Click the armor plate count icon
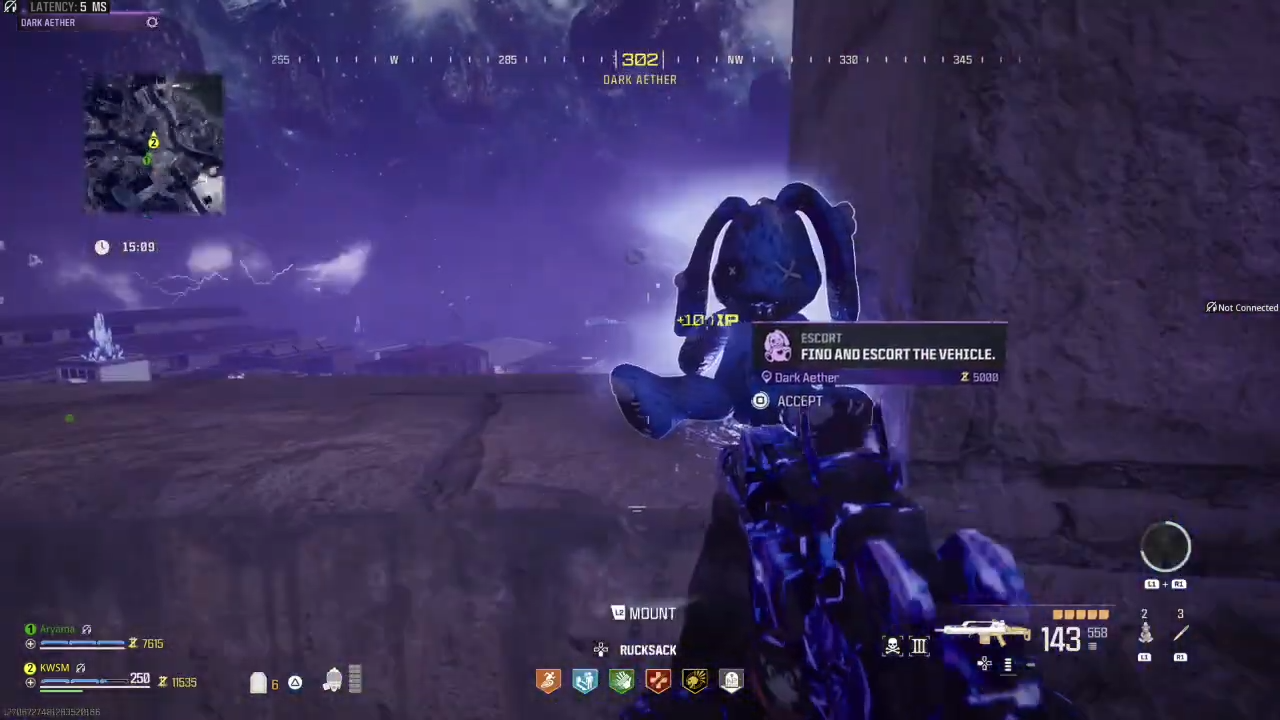 [259, 683]
